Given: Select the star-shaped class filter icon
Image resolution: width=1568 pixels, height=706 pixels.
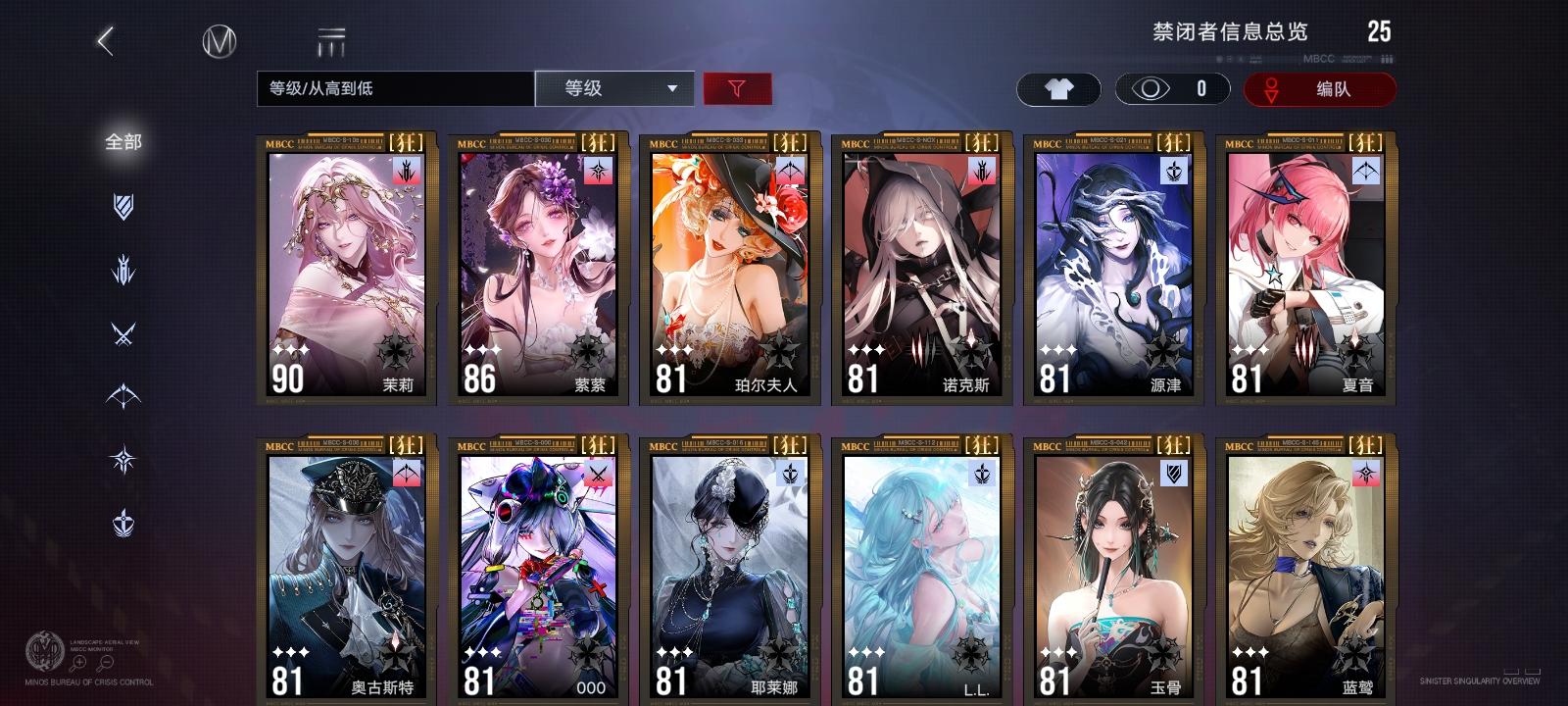Looking at the screenshot, I should point(122,461).
